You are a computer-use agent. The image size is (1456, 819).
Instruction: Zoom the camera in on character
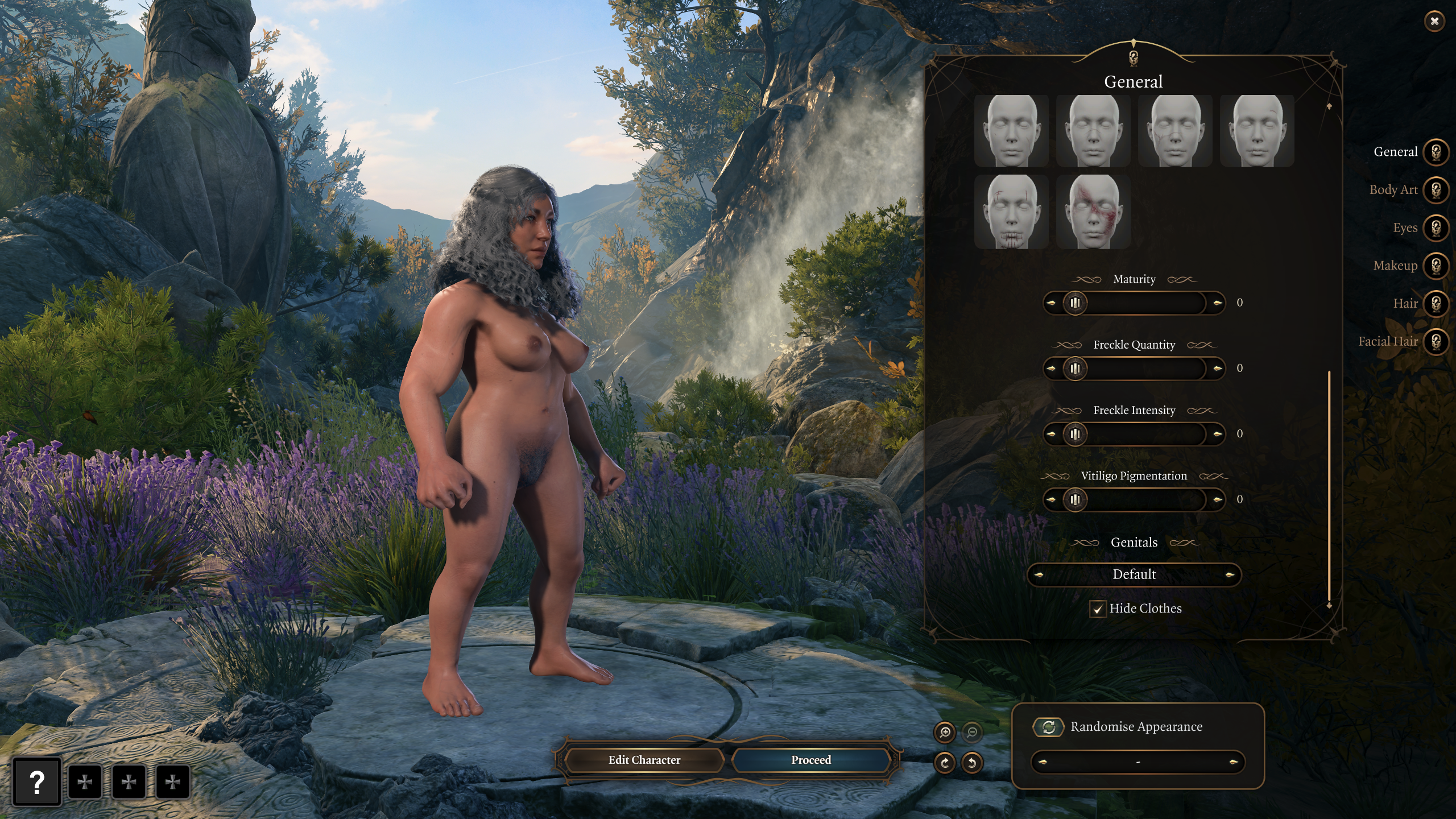(945, 733)
